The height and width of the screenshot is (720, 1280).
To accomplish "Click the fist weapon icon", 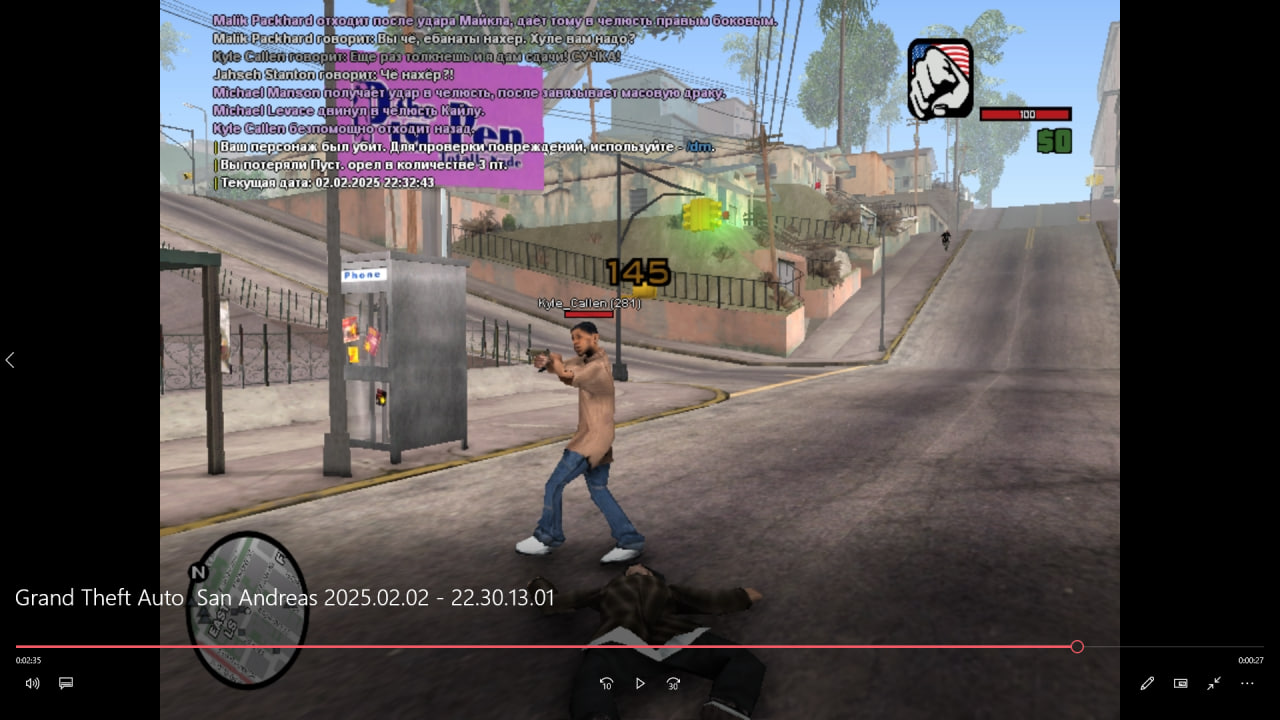I will 940,79.
